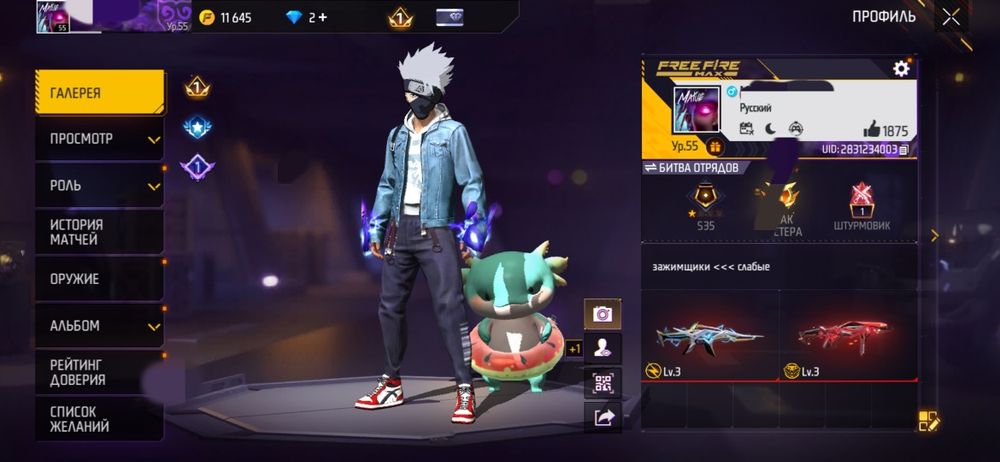Open История матчей section
The image size is (1000, 462).
click(x=100, y=233)
